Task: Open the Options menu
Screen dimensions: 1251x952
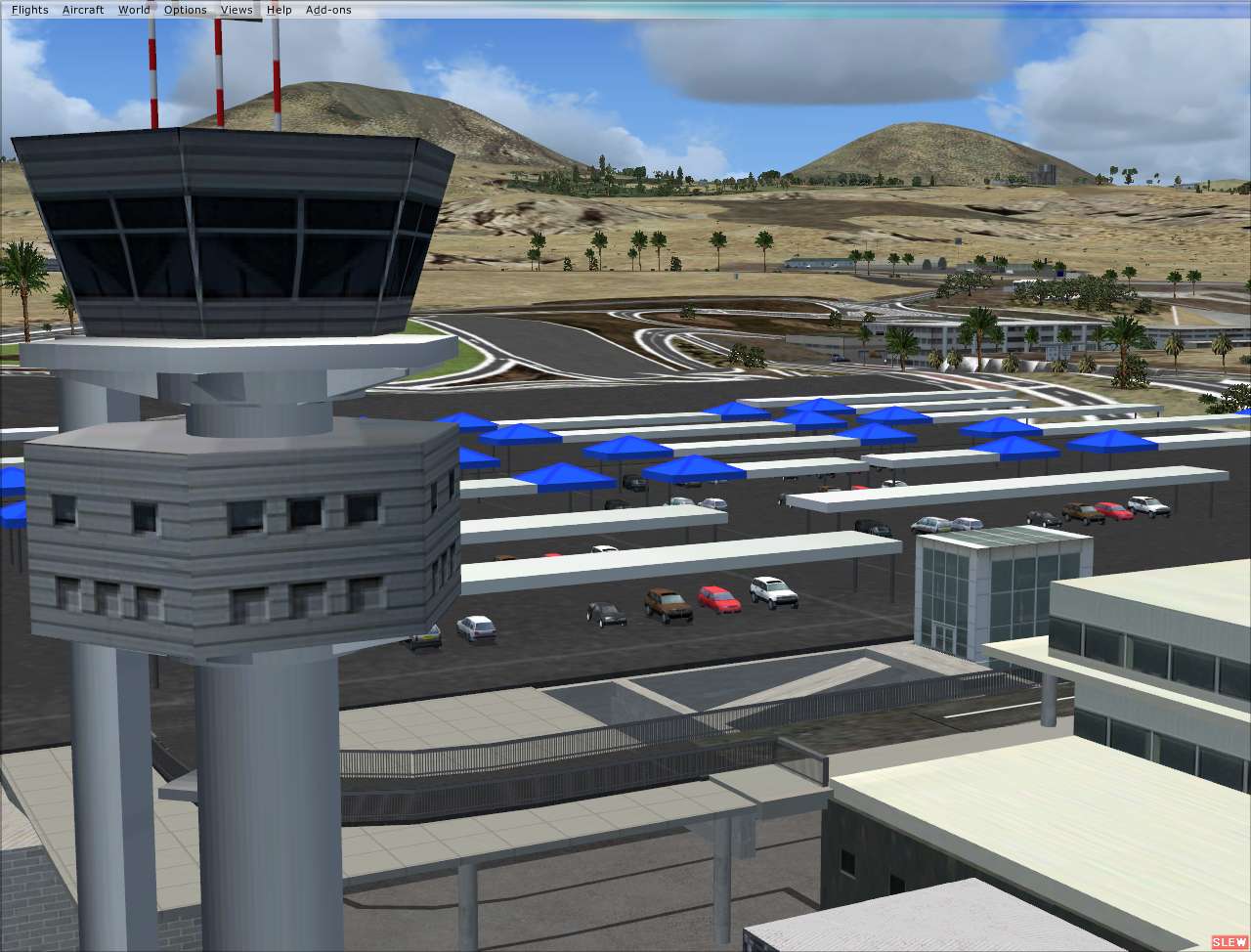Action: (x=185, y=9)
